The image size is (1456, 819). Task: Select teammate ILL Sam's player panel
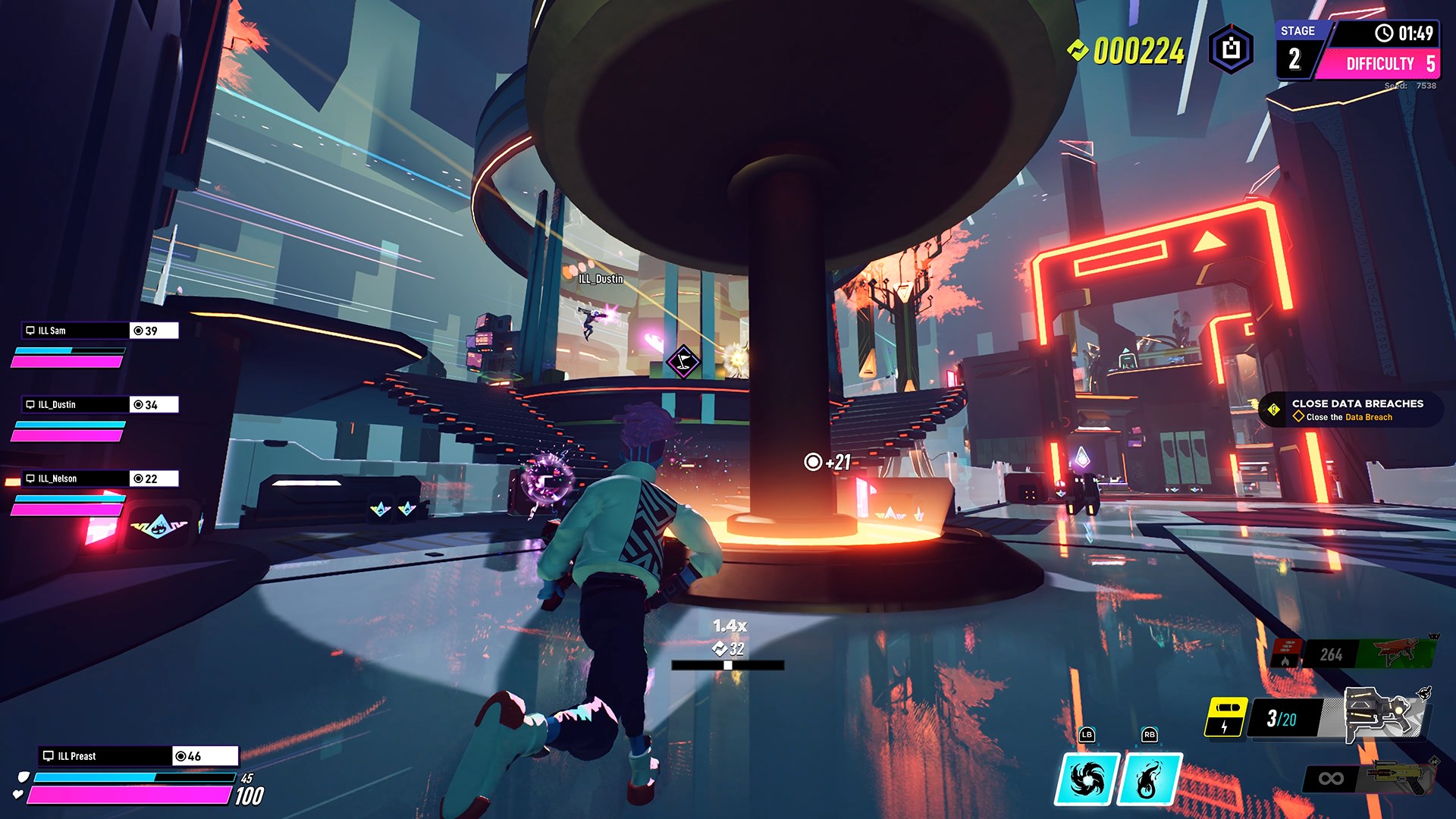(x=99, y=331)
